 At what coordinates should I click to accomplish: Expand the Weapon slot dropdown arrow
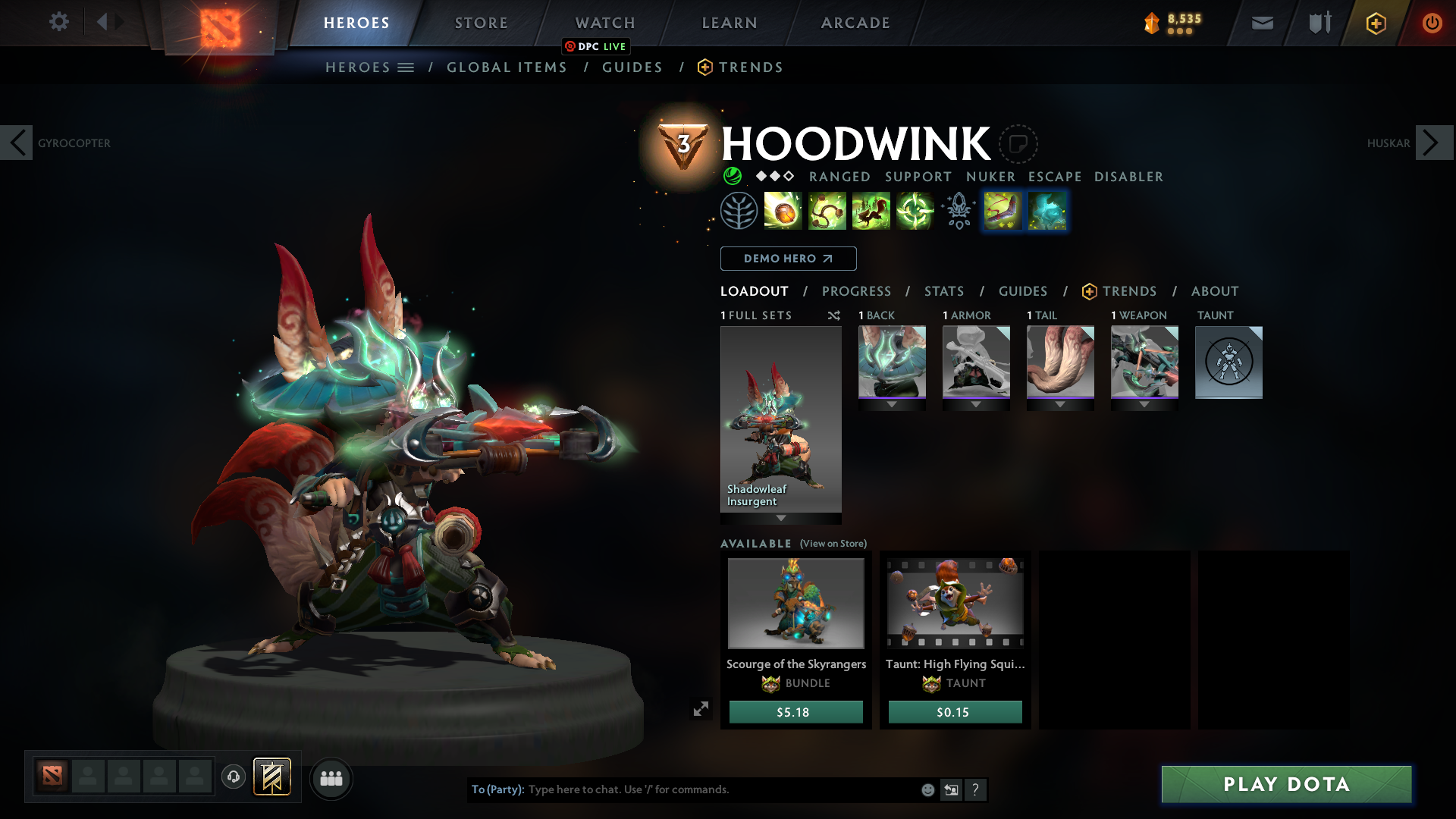click(1144, 404)
